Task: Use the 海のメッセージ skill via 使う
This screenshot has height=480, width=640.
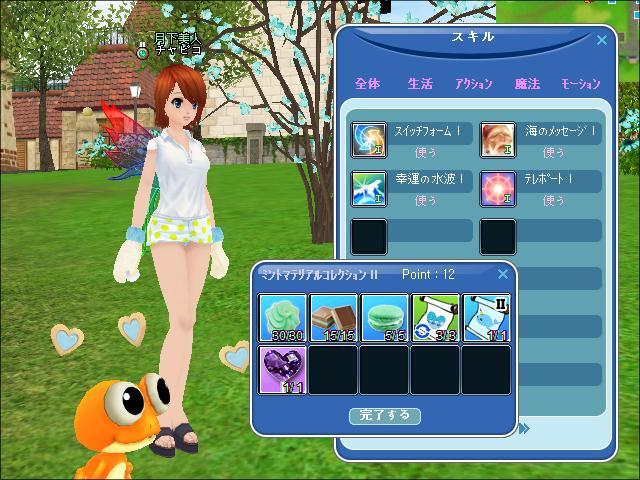Action: [554, 153]
